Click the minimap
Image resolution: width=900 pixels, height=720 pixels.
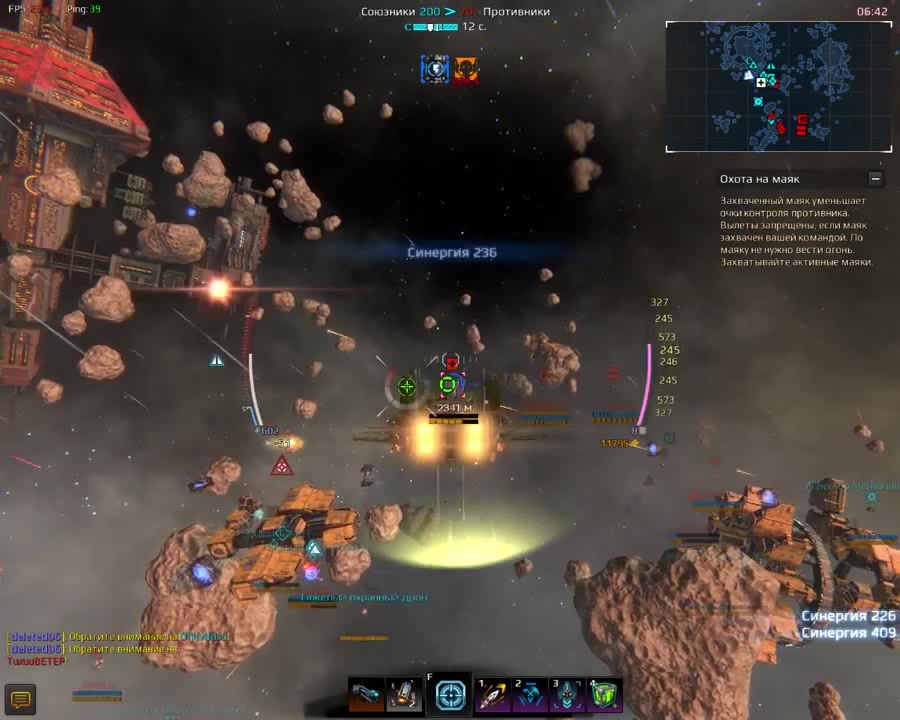778,87
